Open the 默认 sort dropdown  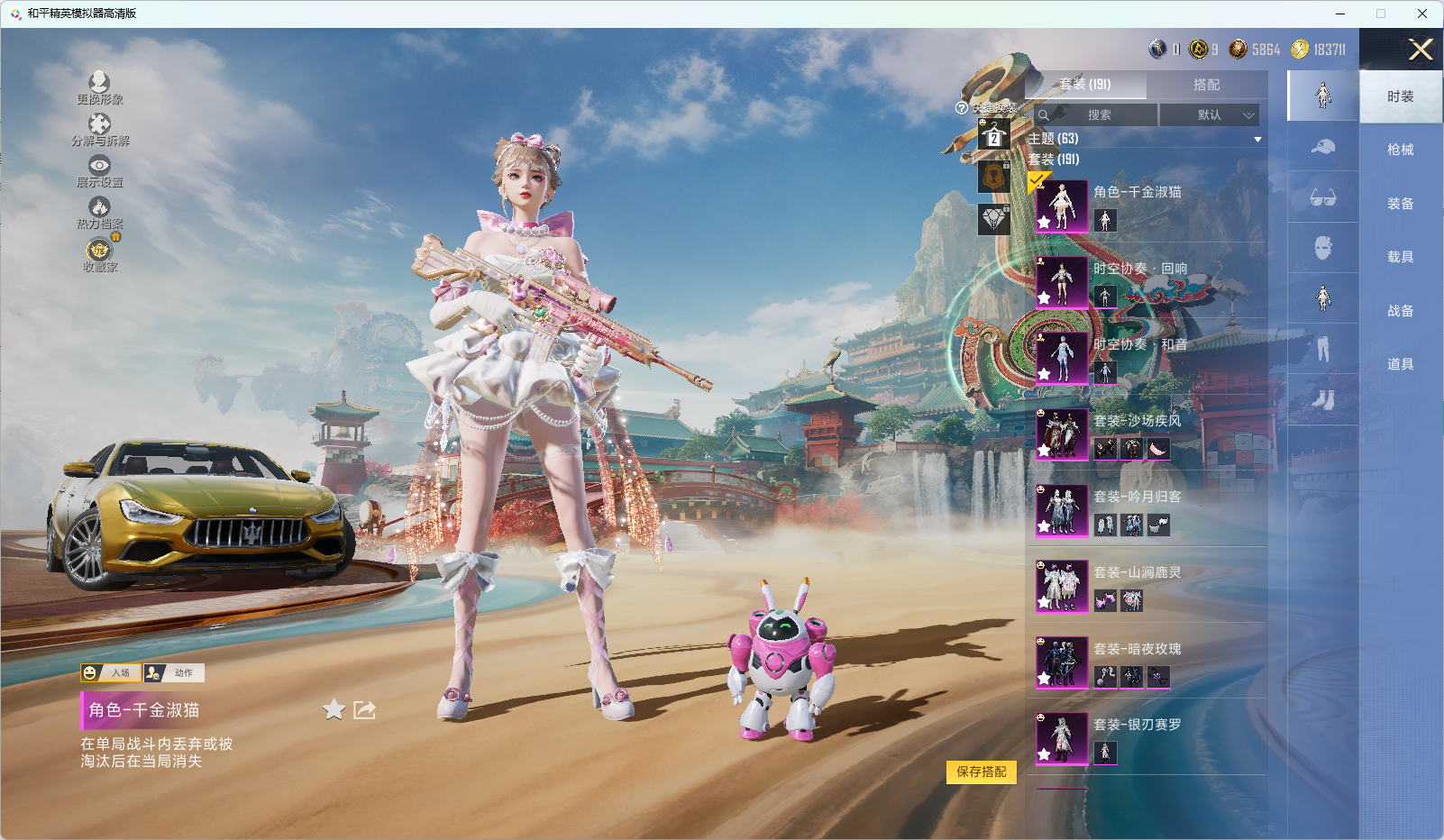coord(1209,114)
